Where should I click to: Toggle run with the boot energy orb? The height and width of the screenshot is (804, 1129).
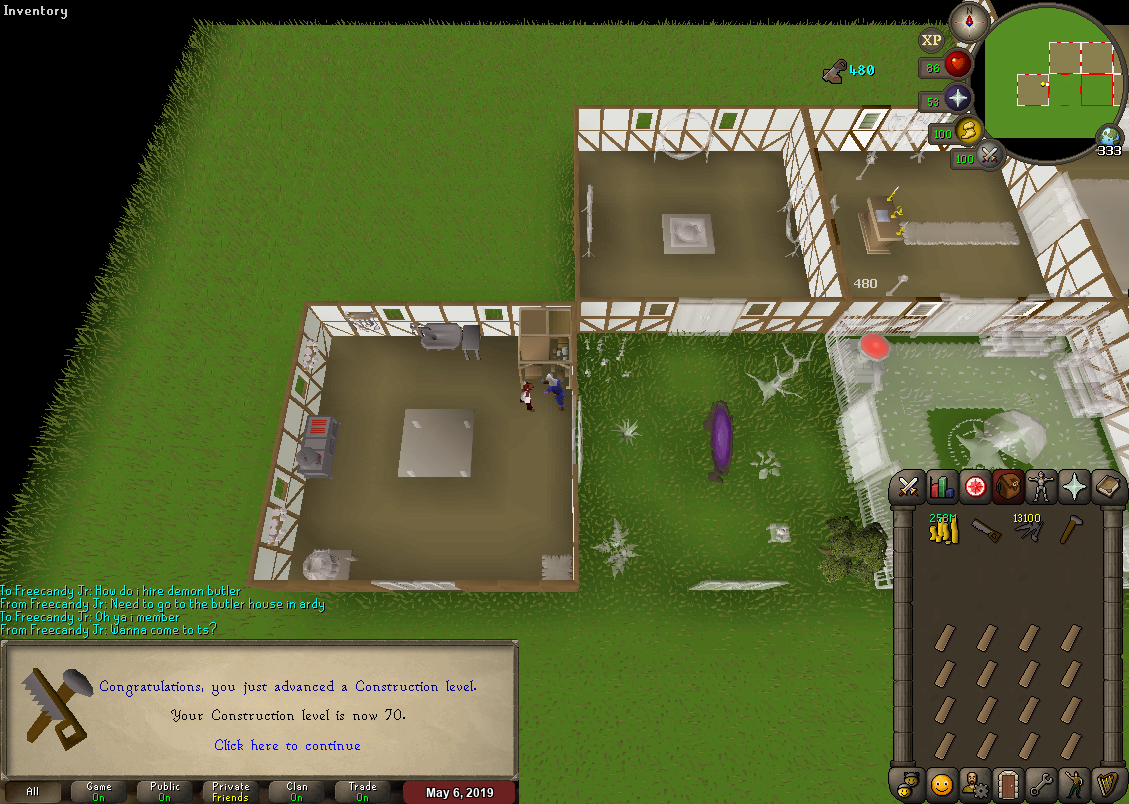pyautogui.click(x=967, y=130)
